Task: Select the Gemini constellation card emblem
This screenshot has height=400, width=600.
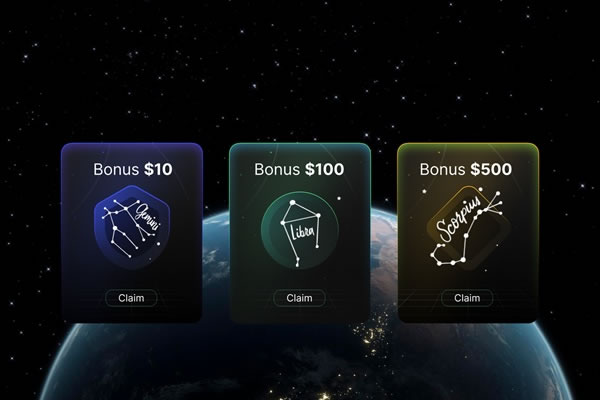Action: [x=132, y=228]
